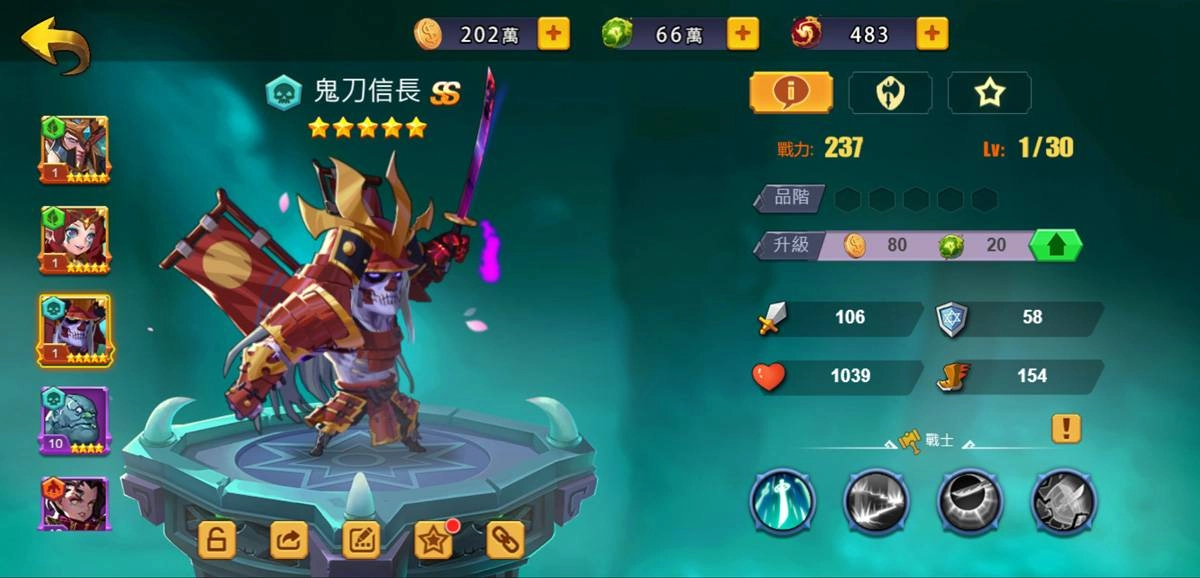Open the yellow exclamation mark details
This screenshot has width=1200, height=578.
tap(1066, 429)
